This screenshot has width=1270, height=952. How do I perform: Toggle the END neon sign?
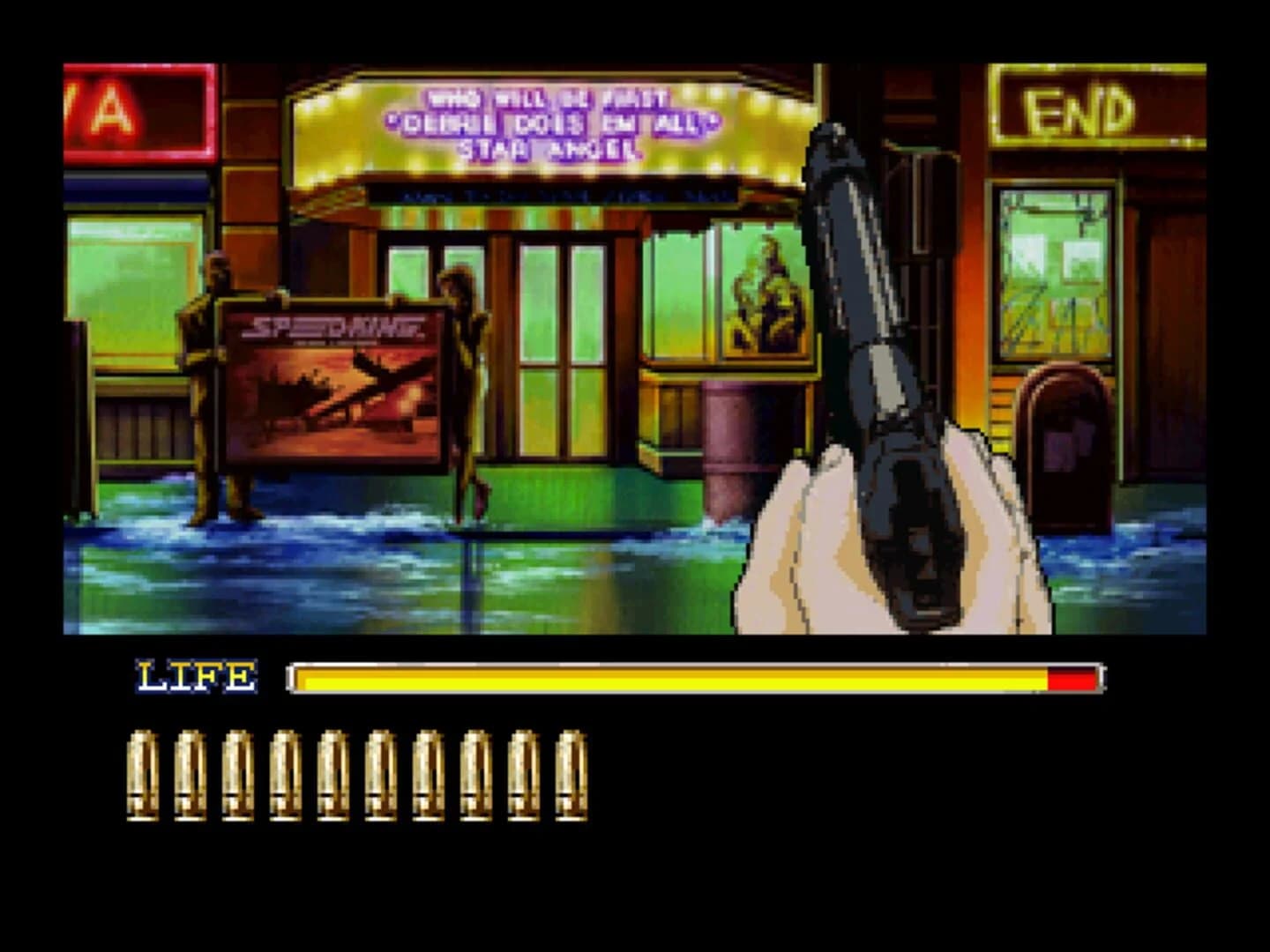(x=1078, y=106)
